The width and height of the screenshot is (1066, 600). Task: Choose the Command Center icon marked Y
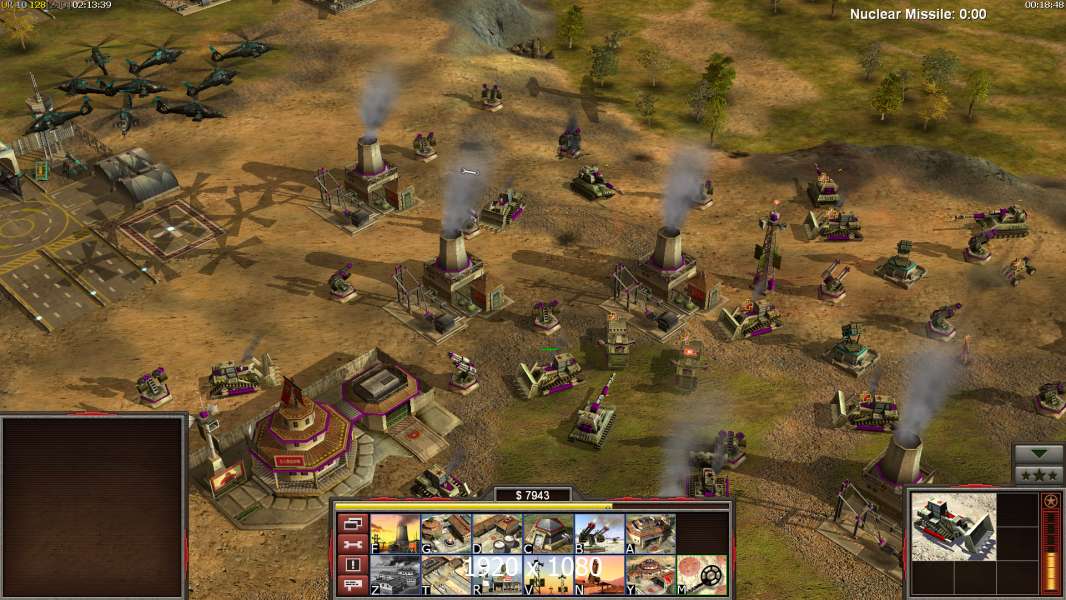coord(650,575)
